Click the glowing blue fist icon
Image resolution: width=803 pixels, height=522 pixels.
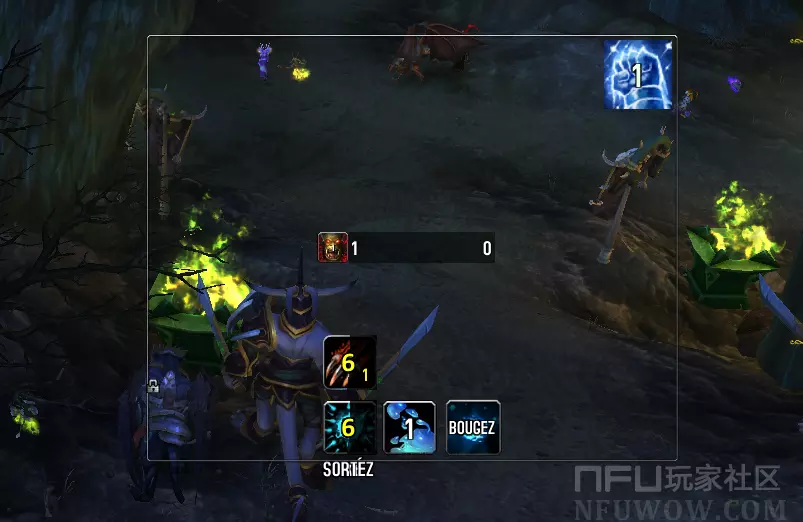637,75
